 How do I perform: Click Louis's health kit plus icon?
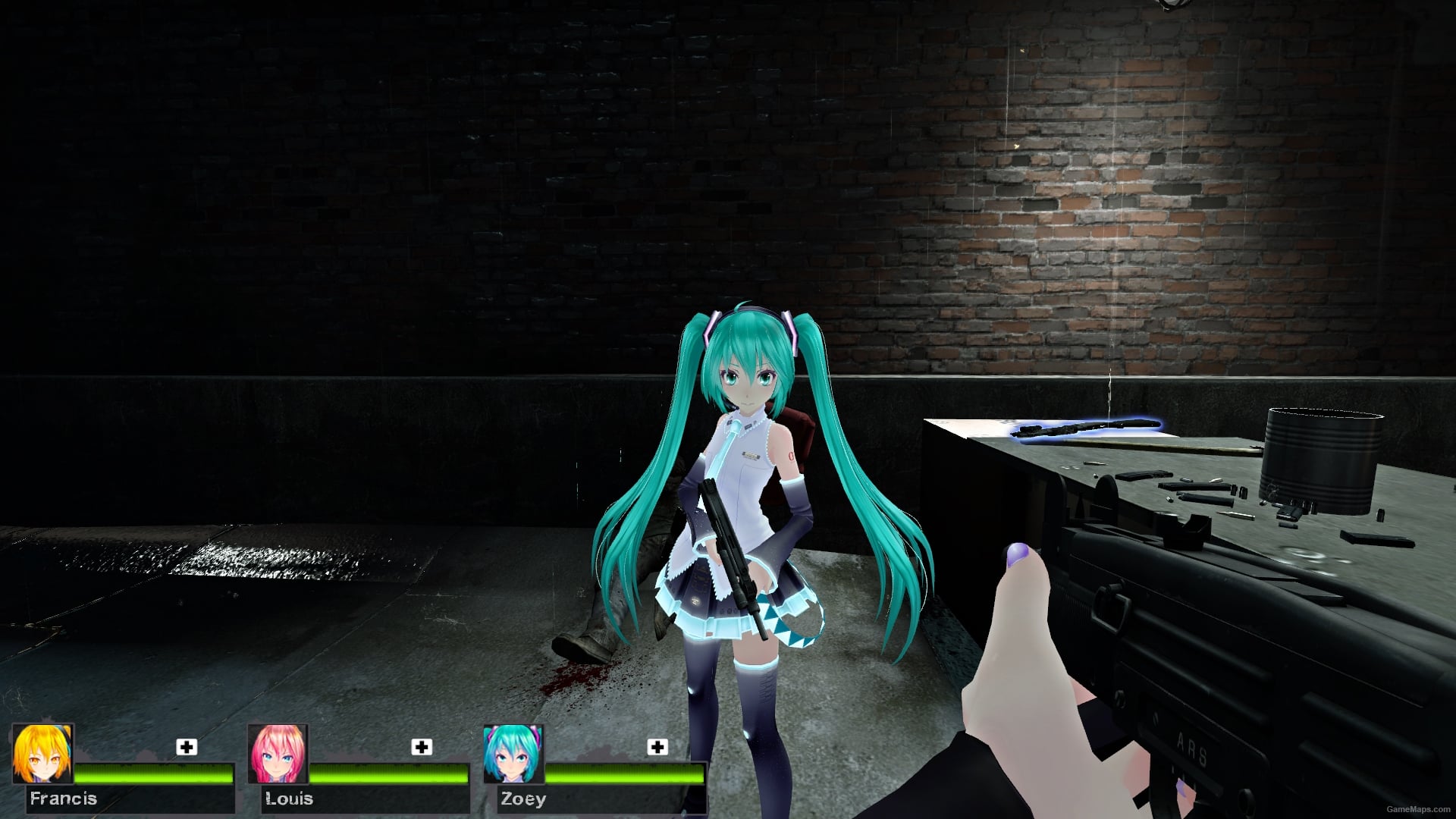point(422,748)
